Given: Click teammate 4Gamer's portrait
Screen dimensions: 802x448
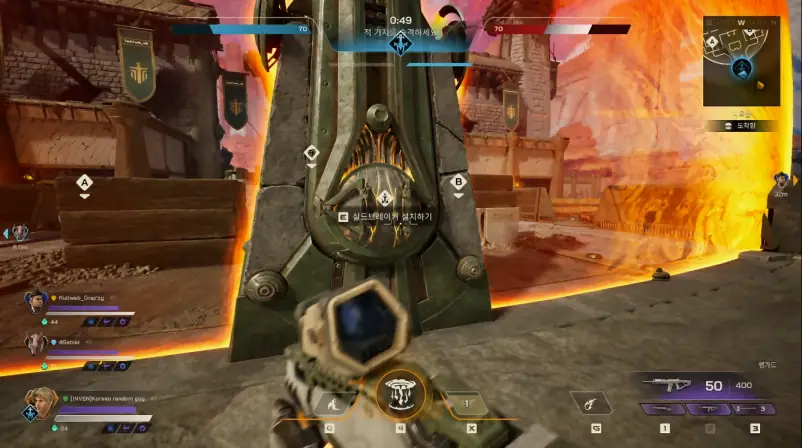Looking at the screenshot, I should (36, 342).
